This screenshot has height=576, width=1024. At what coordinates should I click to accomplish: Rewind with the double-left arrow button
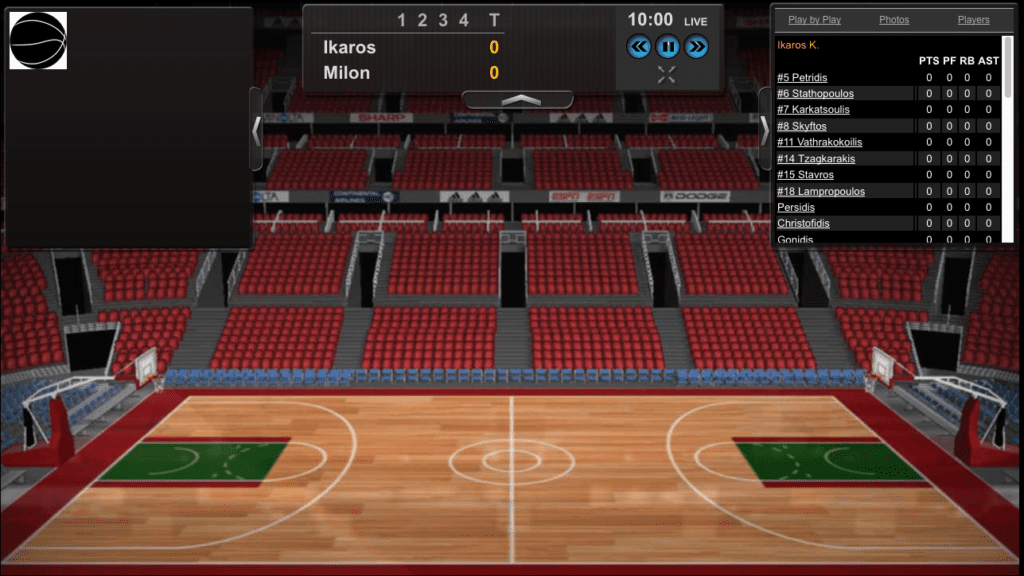coord(639,46)
